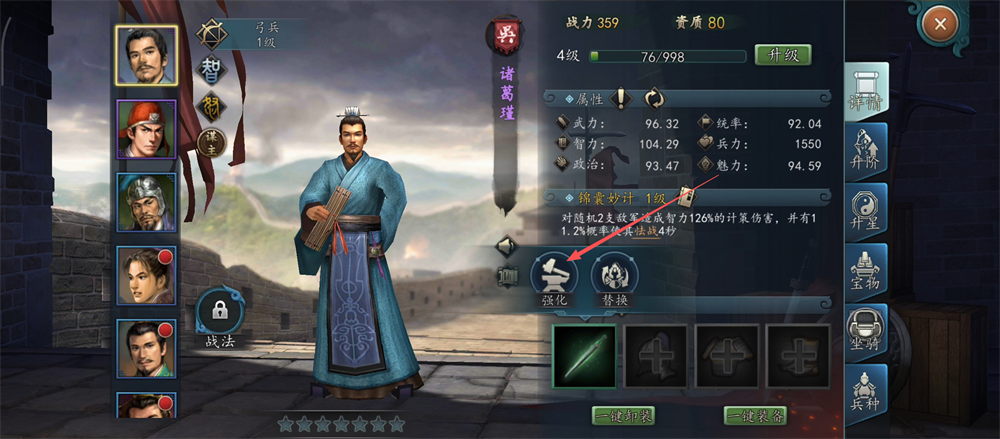Click 一键装备 to auto-equip
1000x439 pixels.
tap(758, 415)
